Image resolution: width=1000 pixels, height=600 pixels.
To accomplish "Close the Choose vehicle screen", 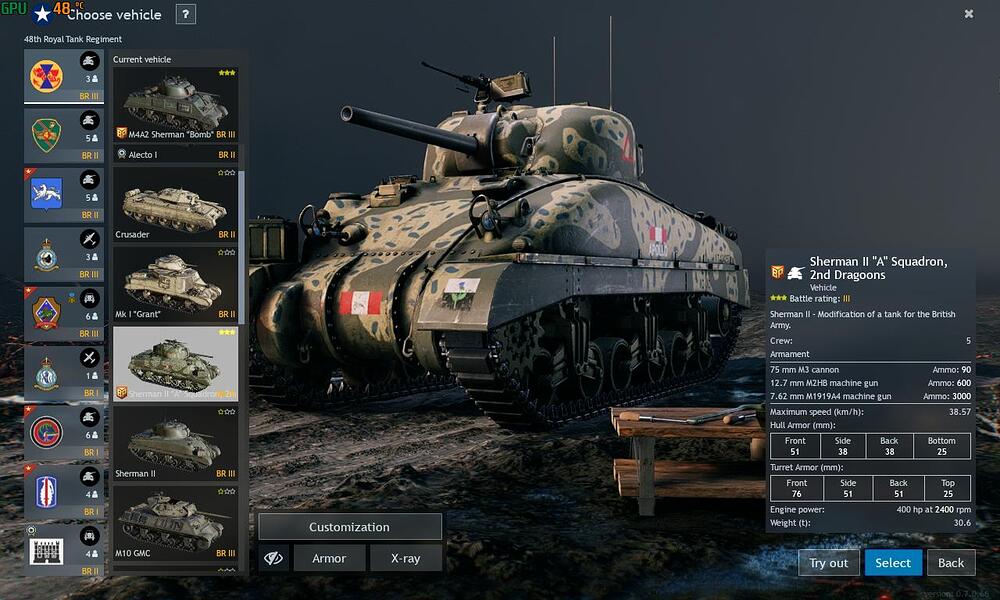I will 969,14.
